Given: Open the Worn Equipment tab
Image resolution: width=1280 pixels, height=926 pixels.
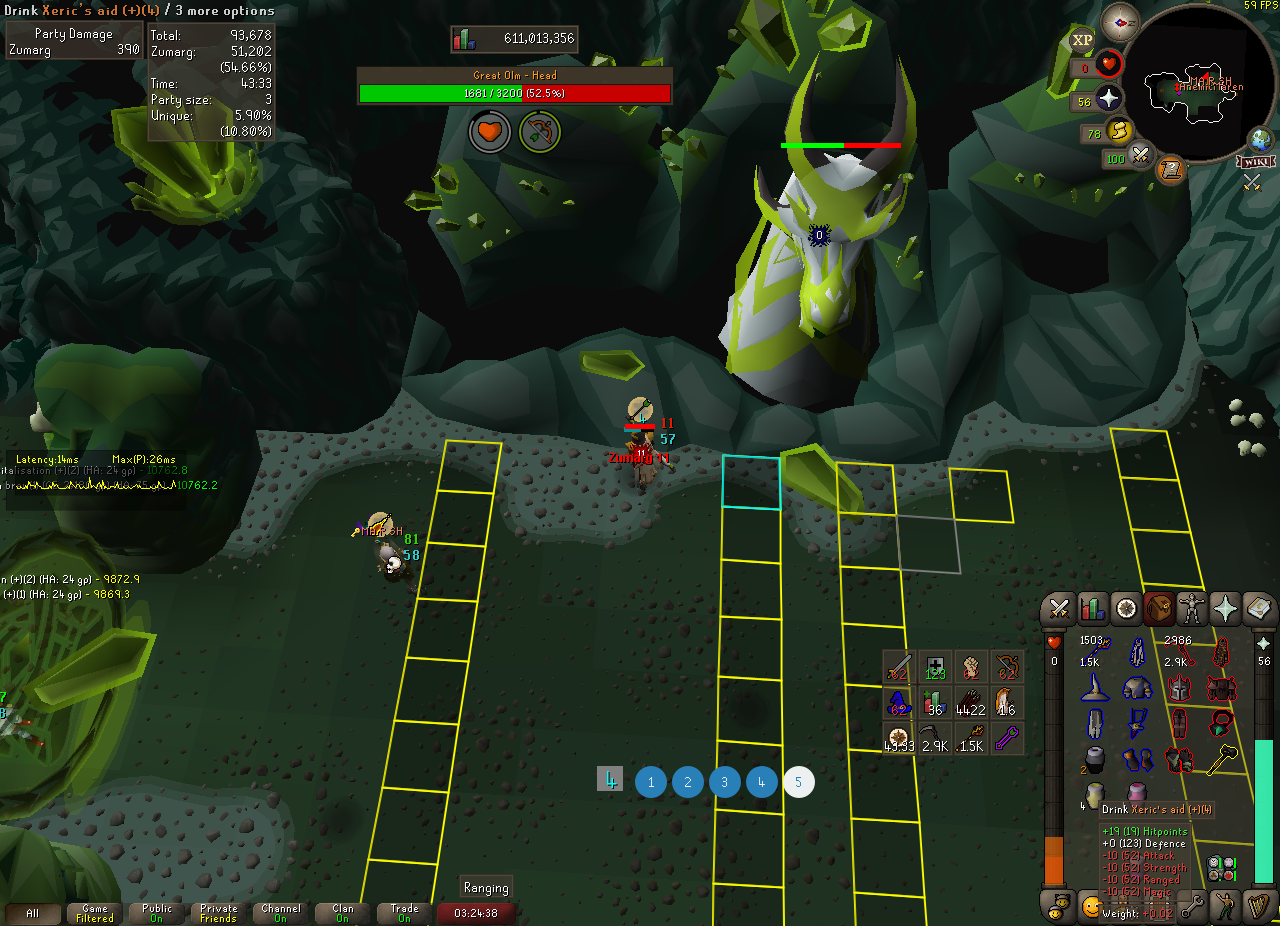Looking at the screenshot, I should point(1193,609).
